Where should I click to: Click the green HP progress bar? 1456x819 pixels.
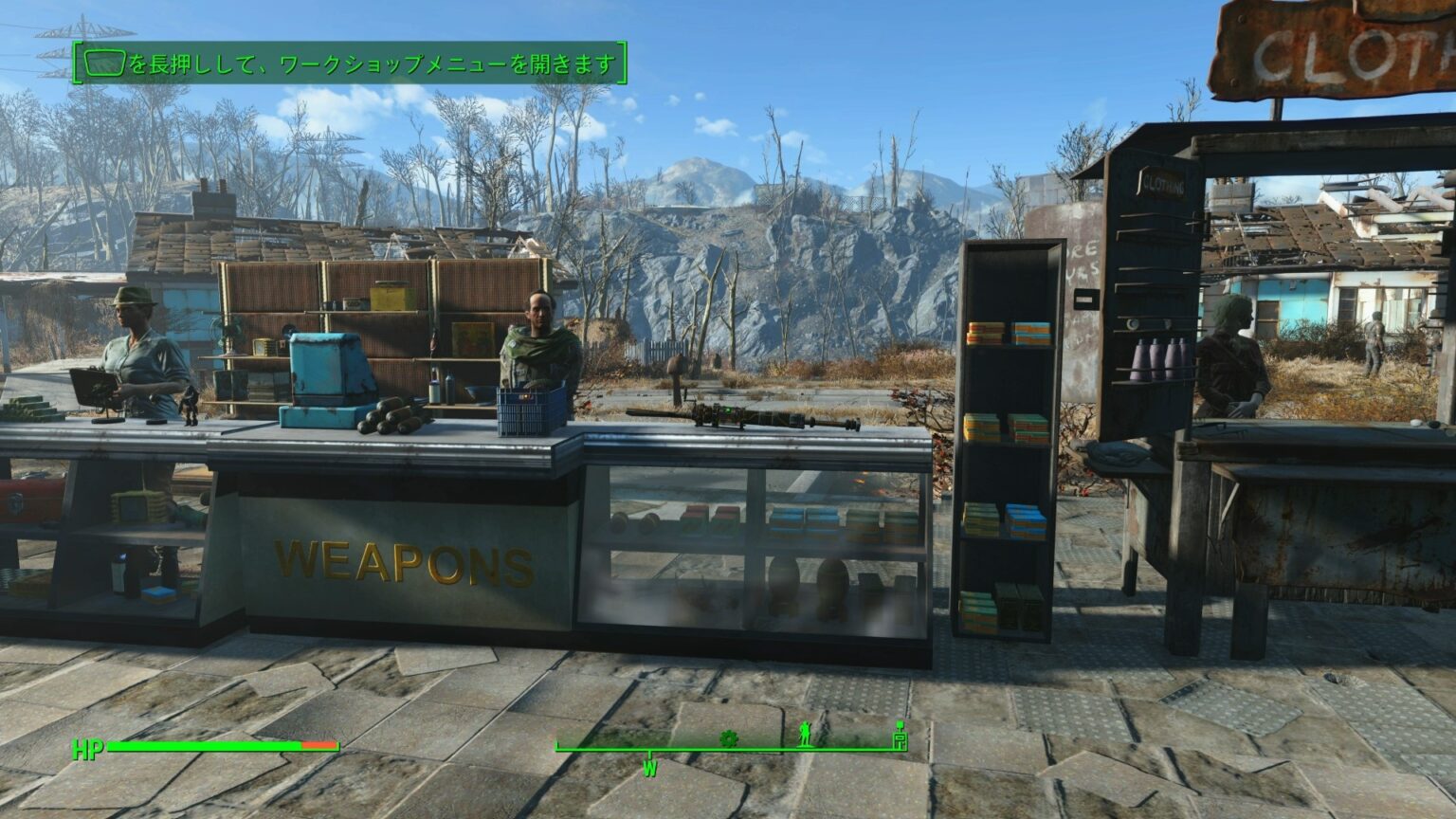[204, 748]
